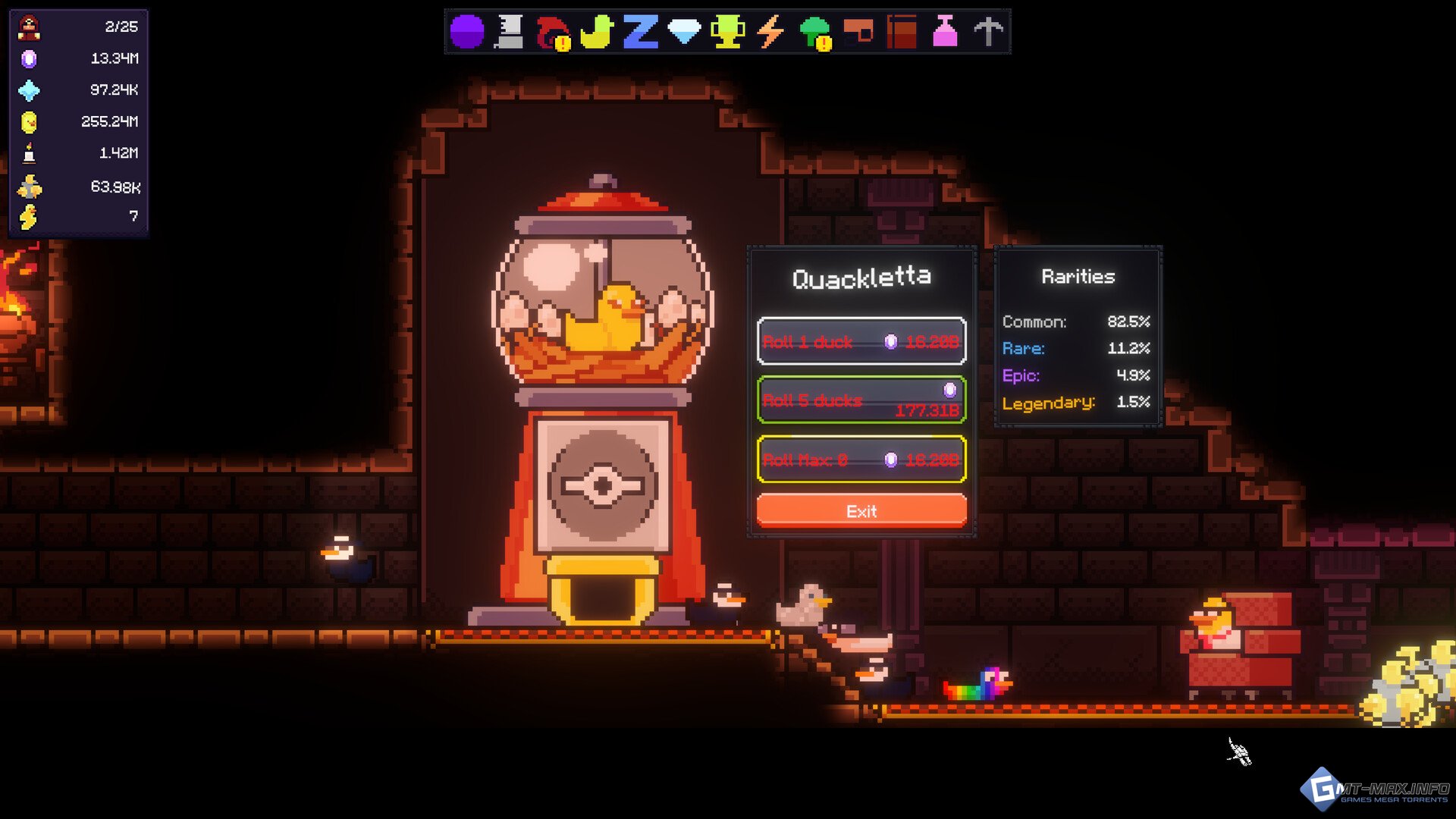Select the pink potion icon
1456x819 pixels.
(x=945, y=32)
